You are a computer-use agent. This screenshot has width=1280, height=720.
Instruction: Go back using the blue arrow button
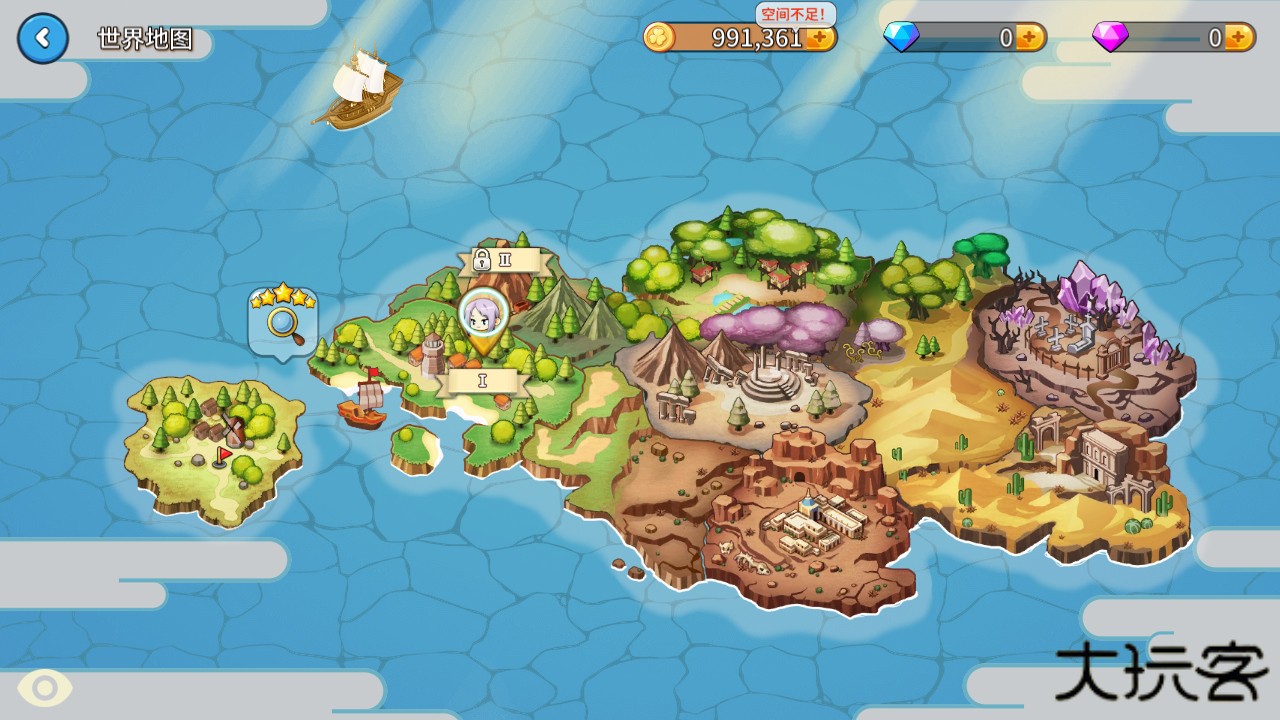(x=43, y=39)
